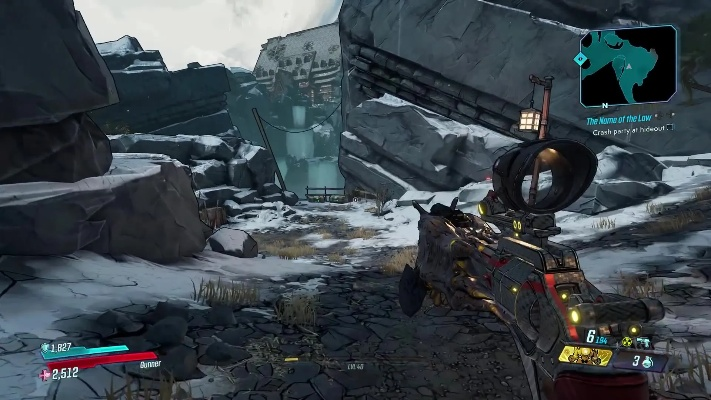
Task: Tick the Crash party at hideout objective
Action: [671, 130]
